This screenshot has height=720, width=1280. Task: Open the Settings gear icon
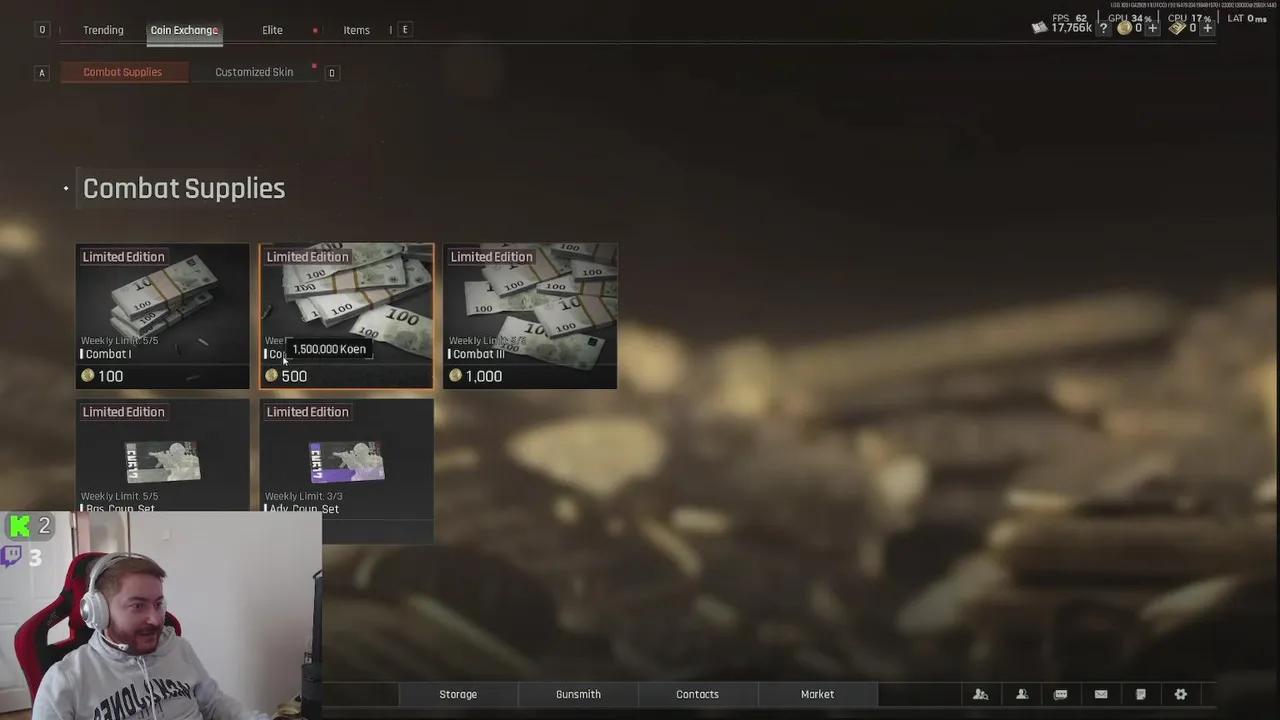pyautogui.click(x=1181, y=694)
